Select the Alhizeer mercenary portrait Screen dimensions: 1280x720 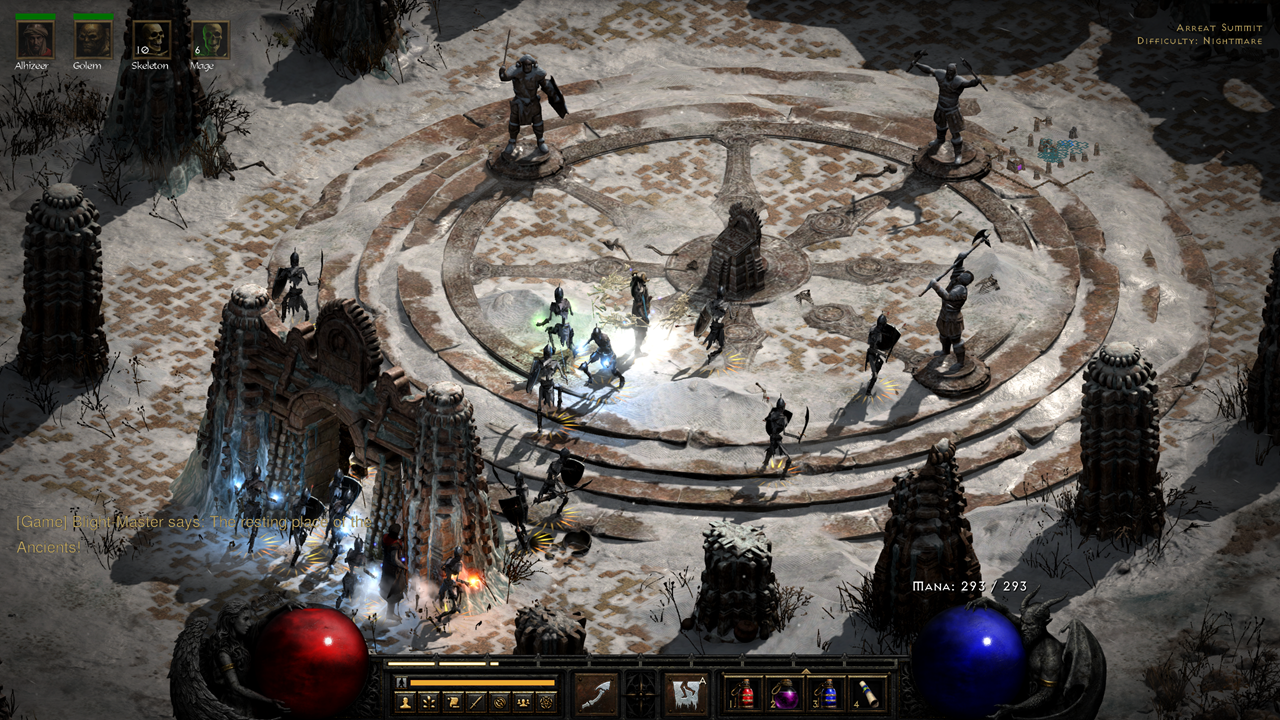coord(35,40)
